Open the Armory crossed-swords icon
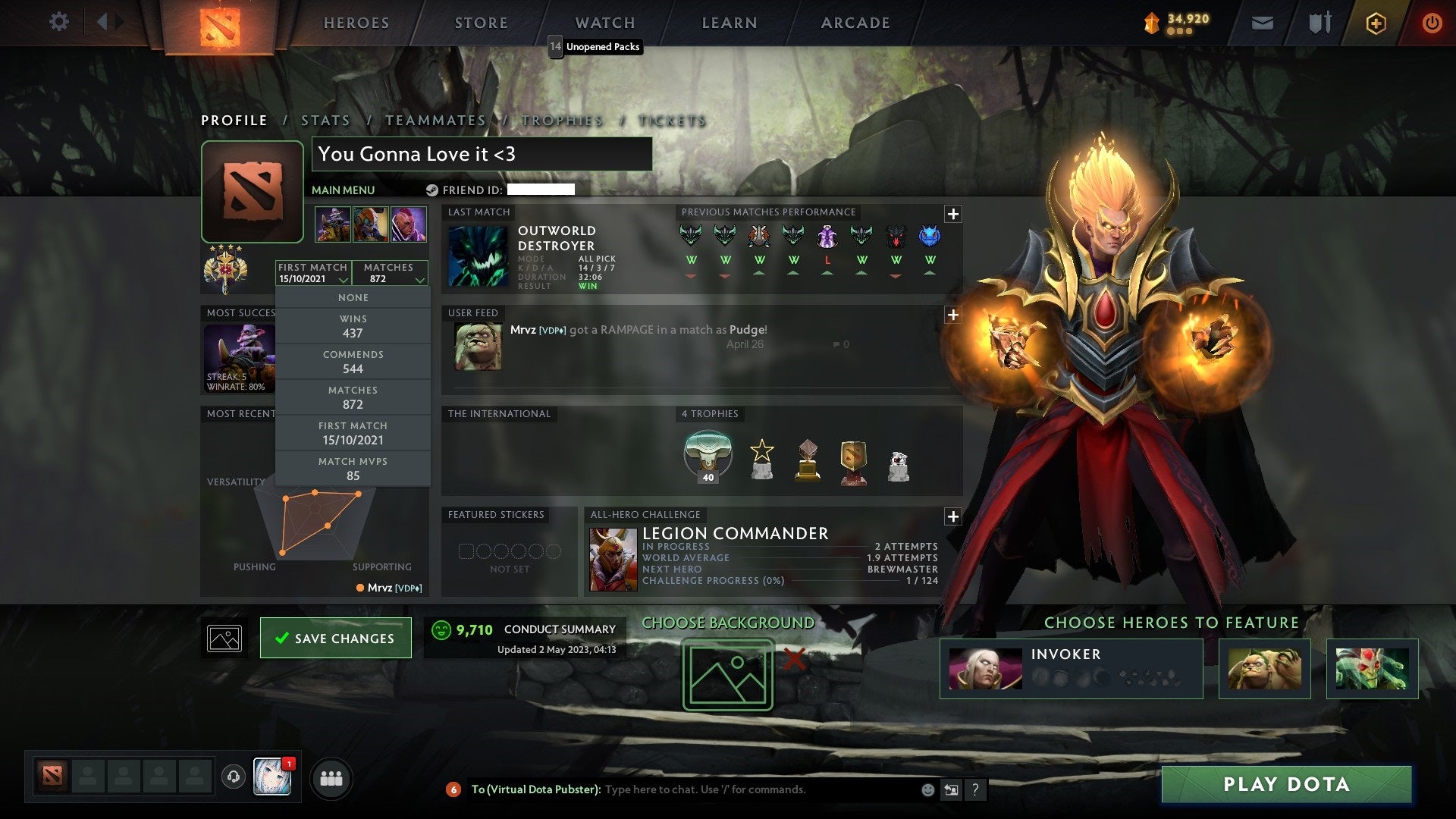Viewport: 1456px width, 819px height. [x=1319, y=22]
